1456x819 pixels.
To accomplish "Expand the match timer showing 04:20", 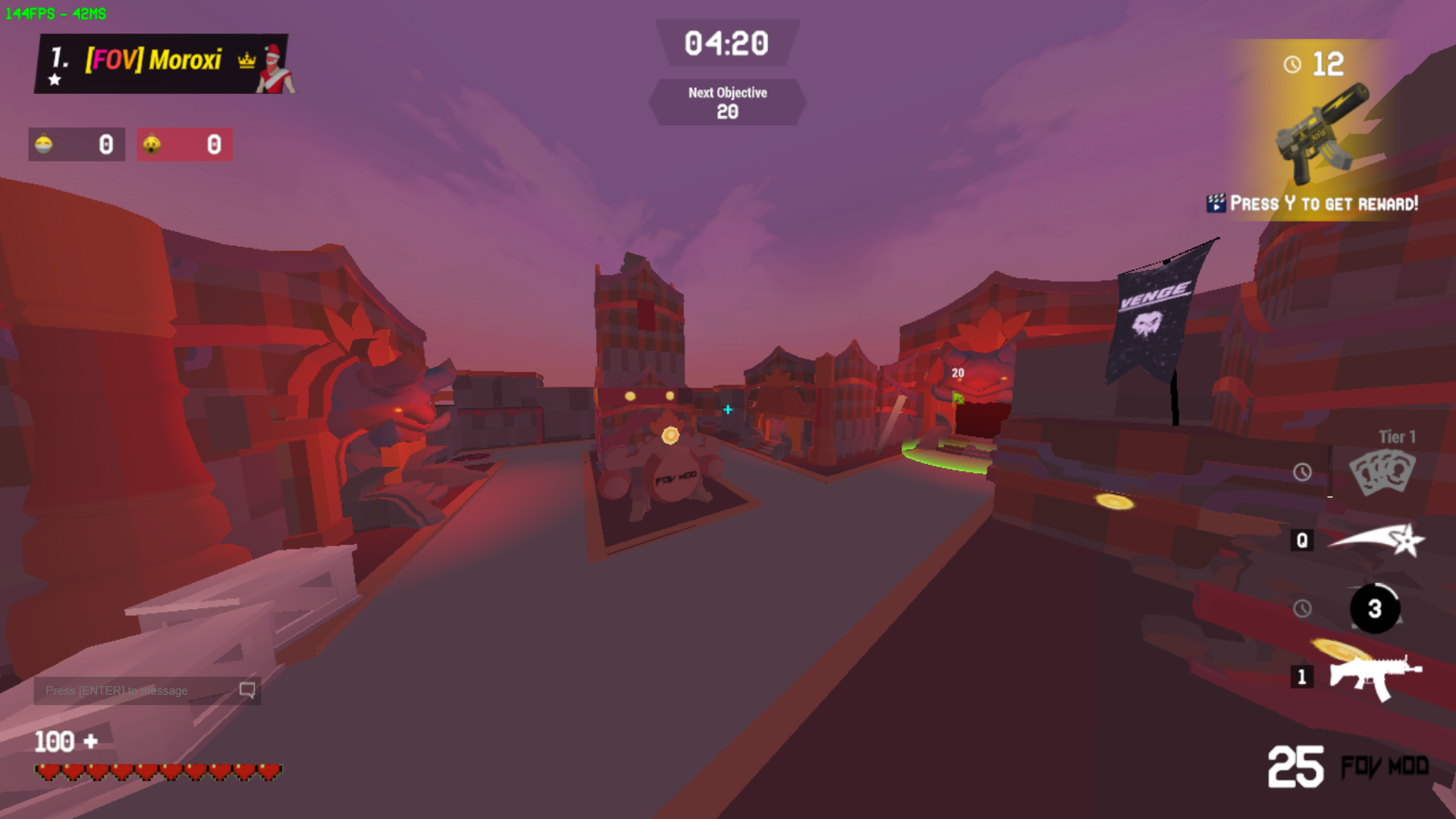I will click(726, 44).
